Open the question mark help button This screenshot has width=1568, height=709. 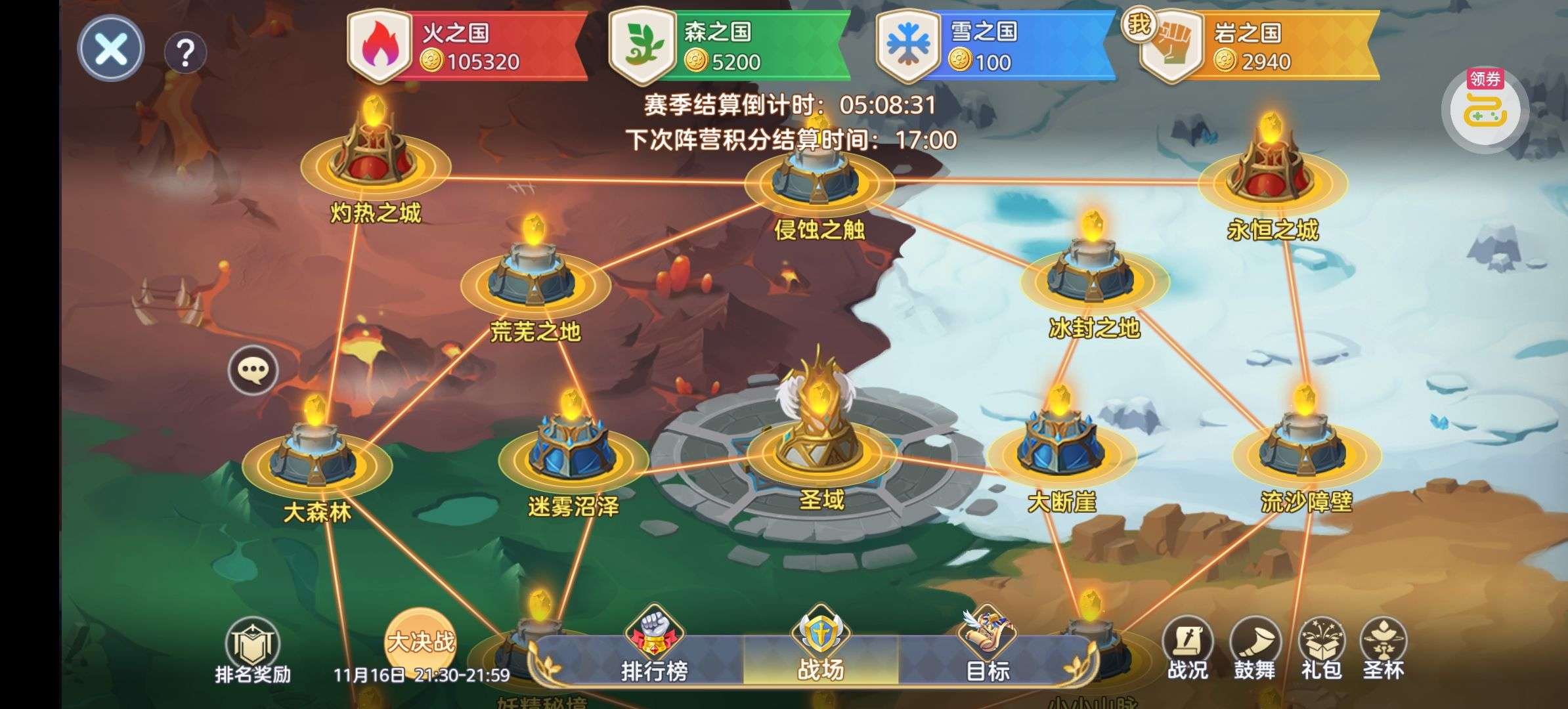(x=186, y=52)
